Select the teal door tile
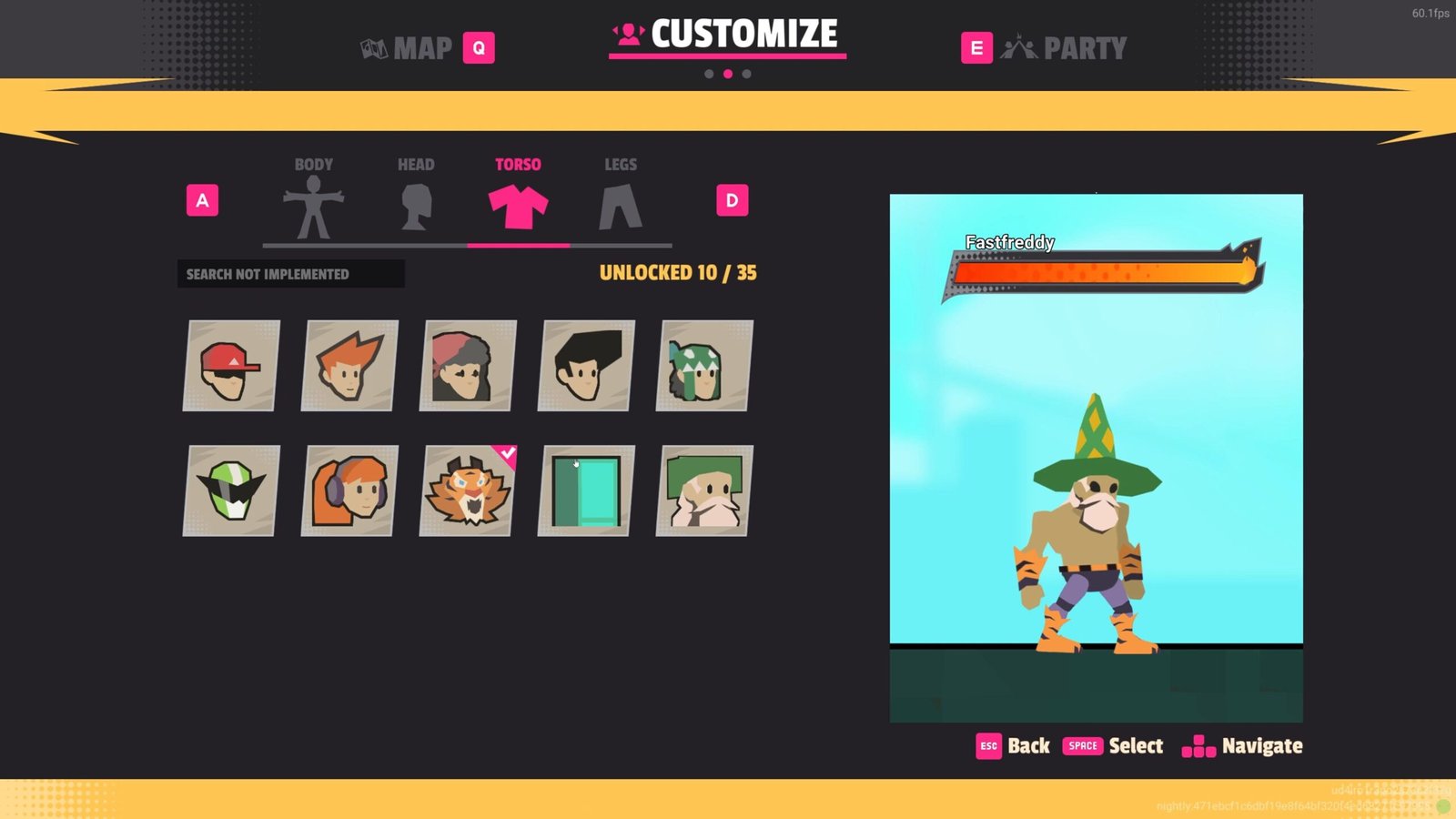1456x819 pixels. [x=586, y=490]
